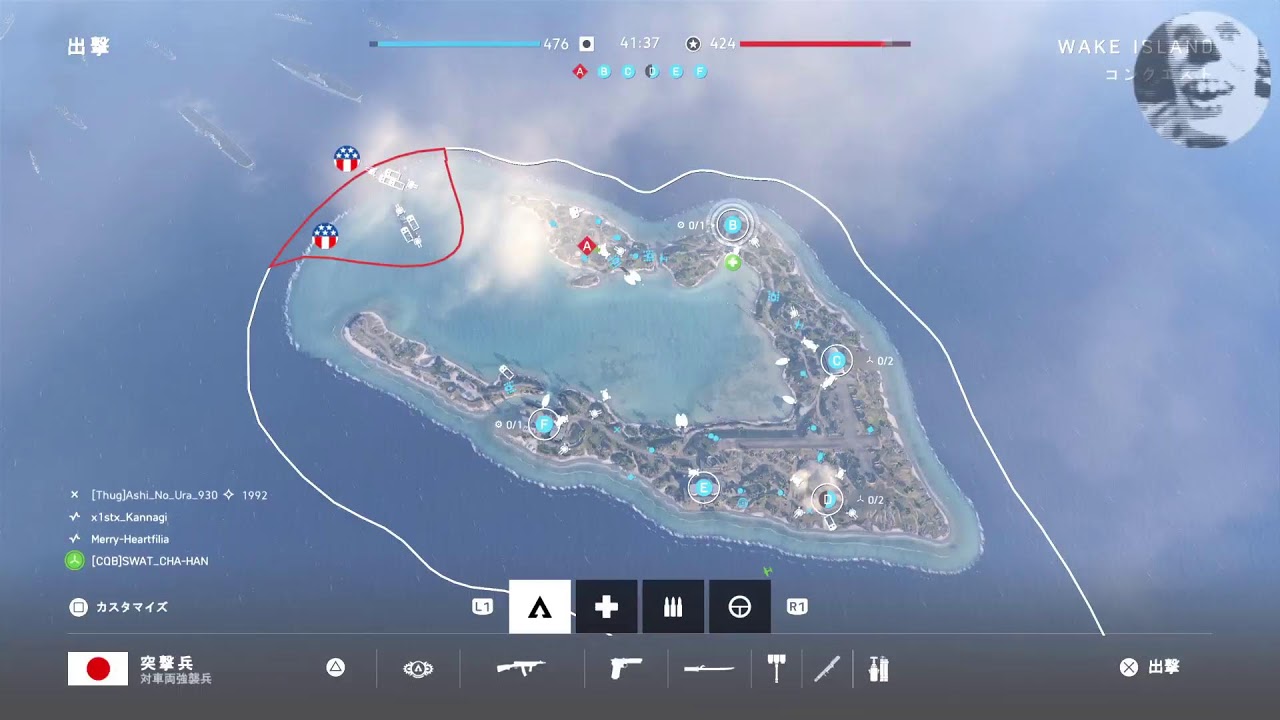This screenshot has height=720, width=1280.
Task: Select the hammer-shaped gadget slot
Action: (776, 667)
